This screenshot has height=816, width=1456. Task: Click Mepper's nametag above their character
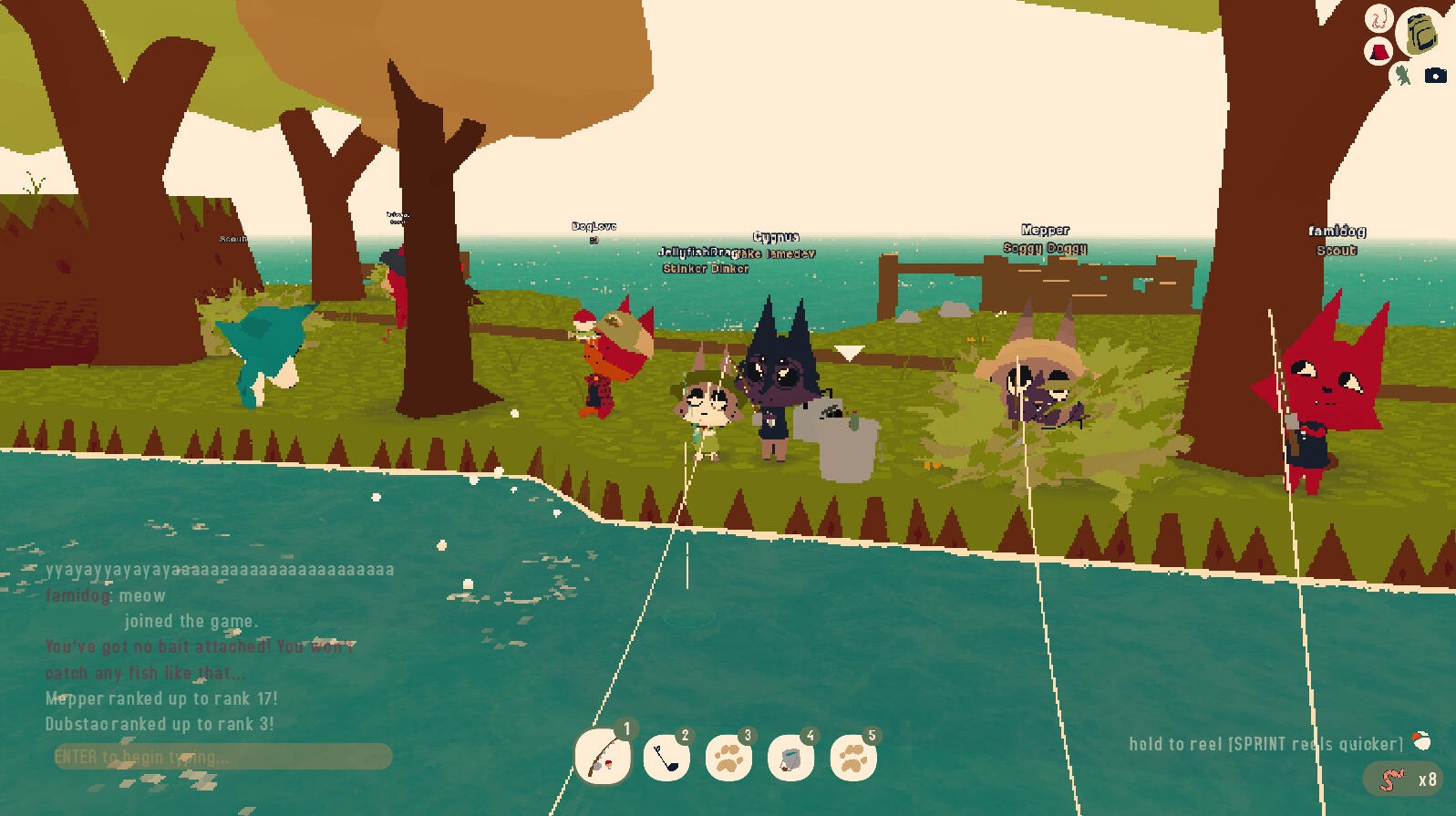tap(1046, 230)
